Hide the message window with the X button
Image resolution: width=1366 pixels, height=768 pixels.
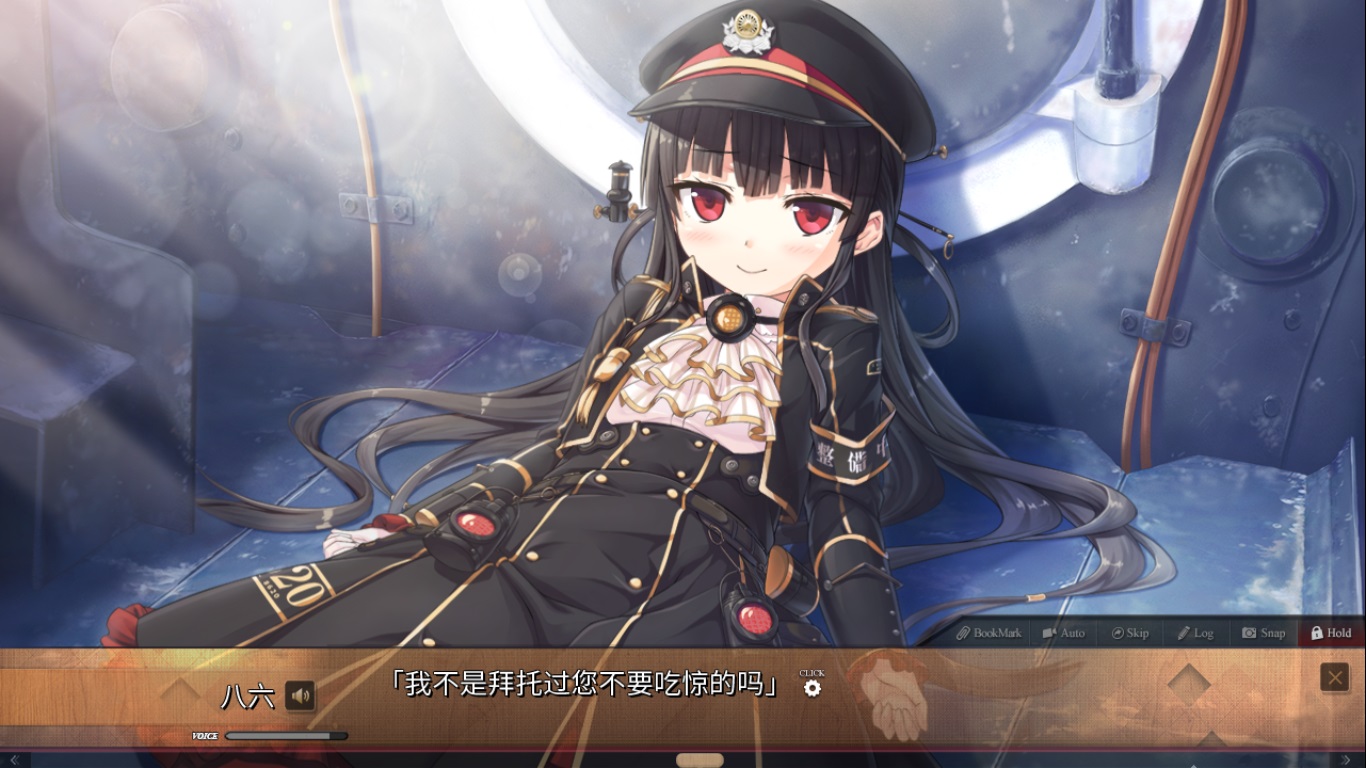pyautogui.click(x=1334, y=677)
